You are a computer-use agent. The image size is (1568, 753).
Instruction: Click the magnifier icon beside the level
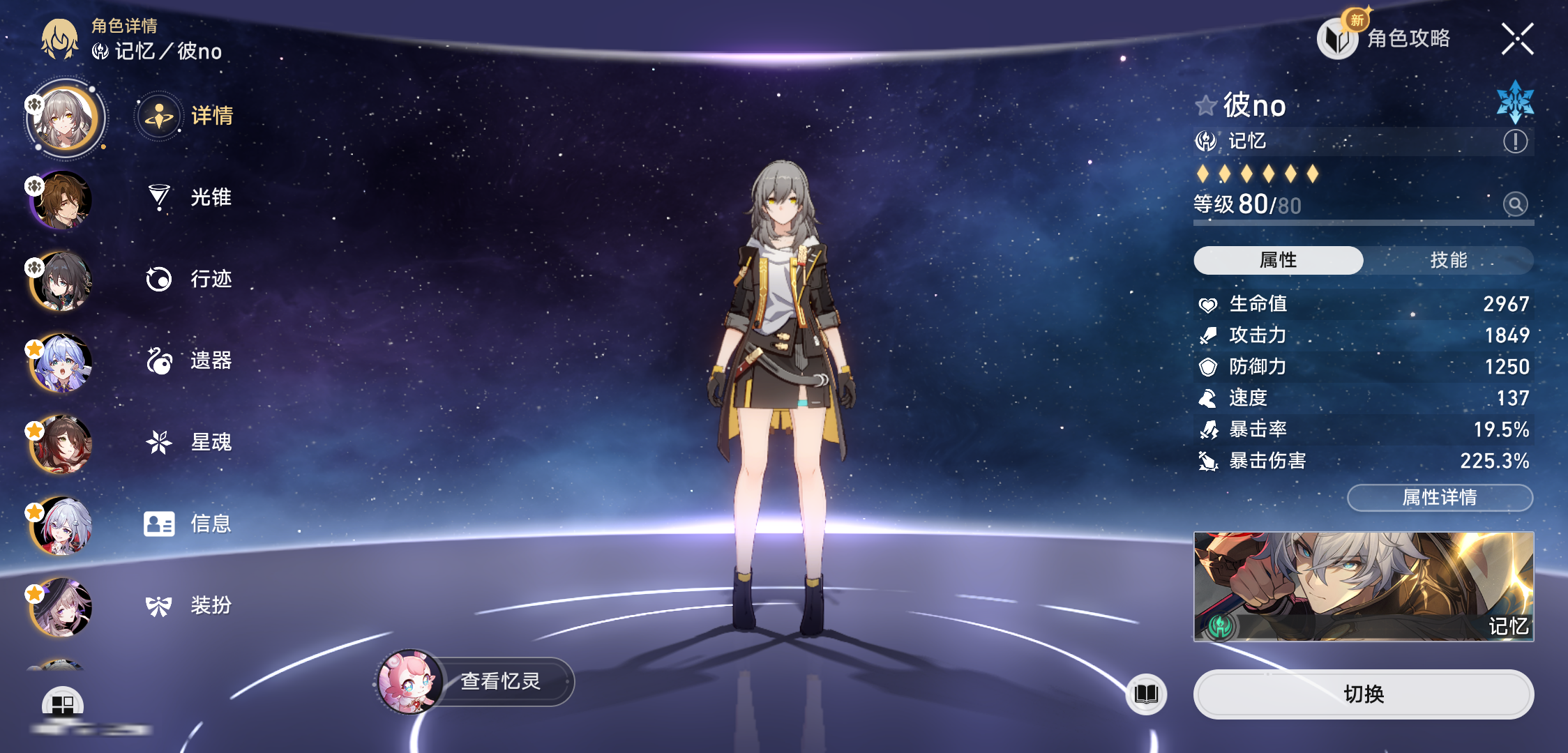point(1515,204)
